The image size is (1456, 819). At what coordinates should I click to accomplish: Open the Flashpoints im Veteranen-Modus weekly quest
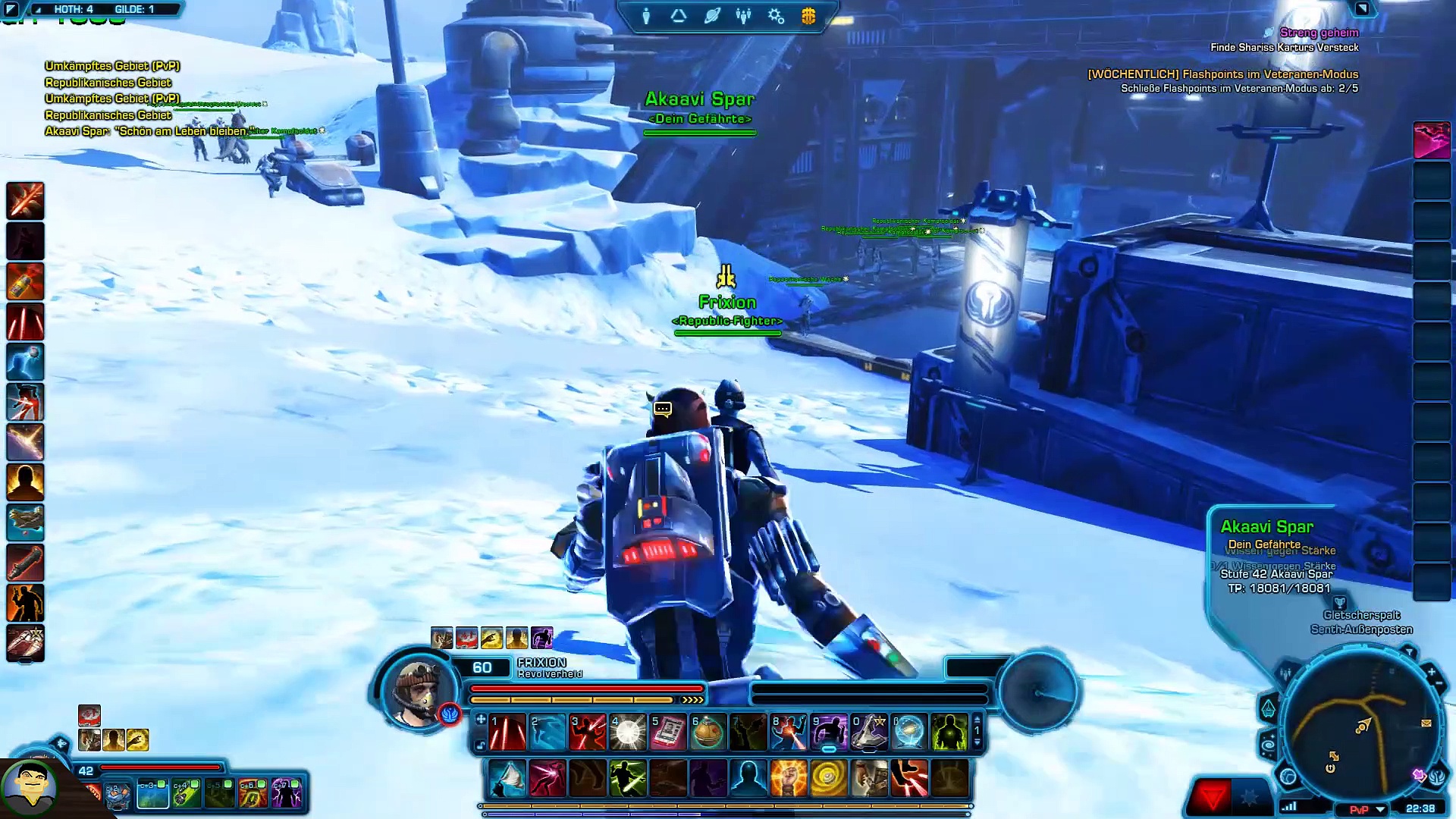coord(1222,74)
